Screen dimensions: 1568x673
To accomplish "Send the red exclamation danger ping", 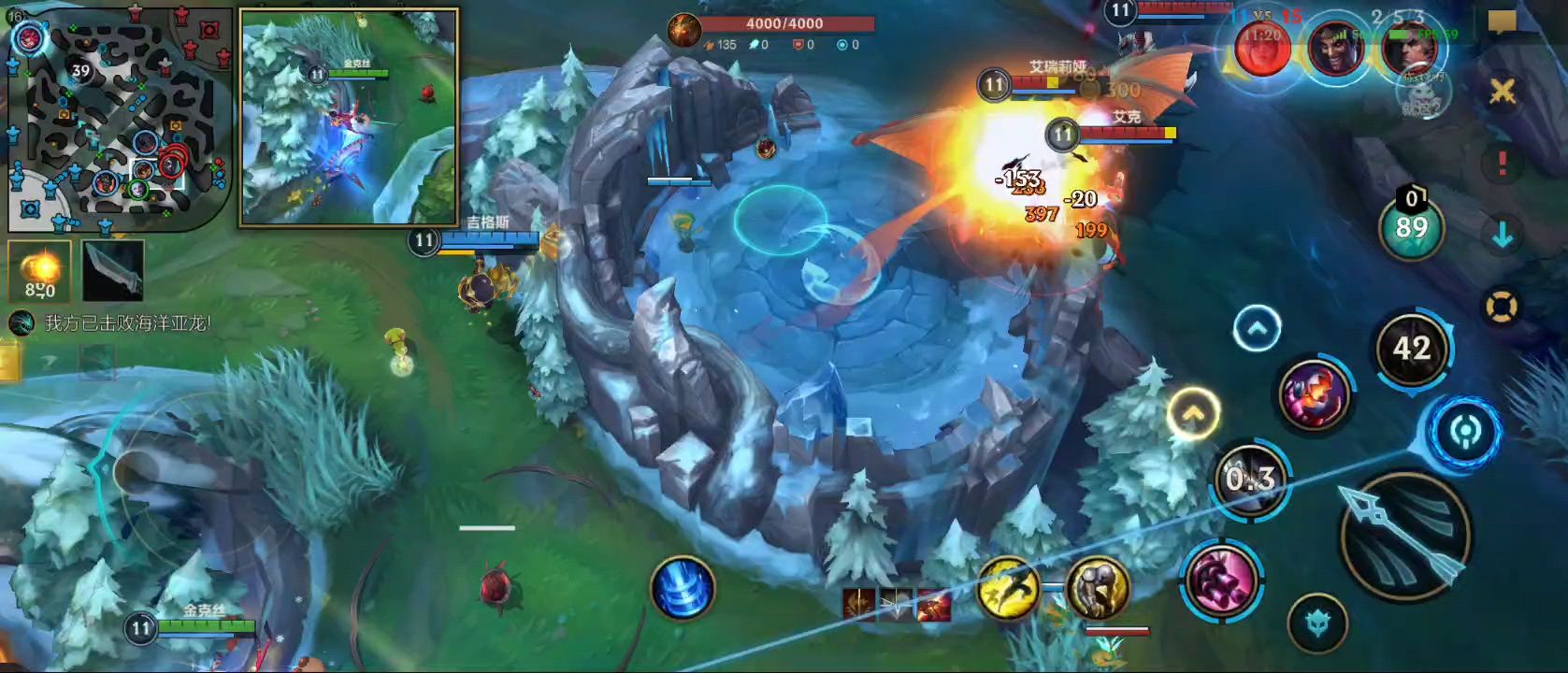I will pyautogui.click(x=1502, y=164).
